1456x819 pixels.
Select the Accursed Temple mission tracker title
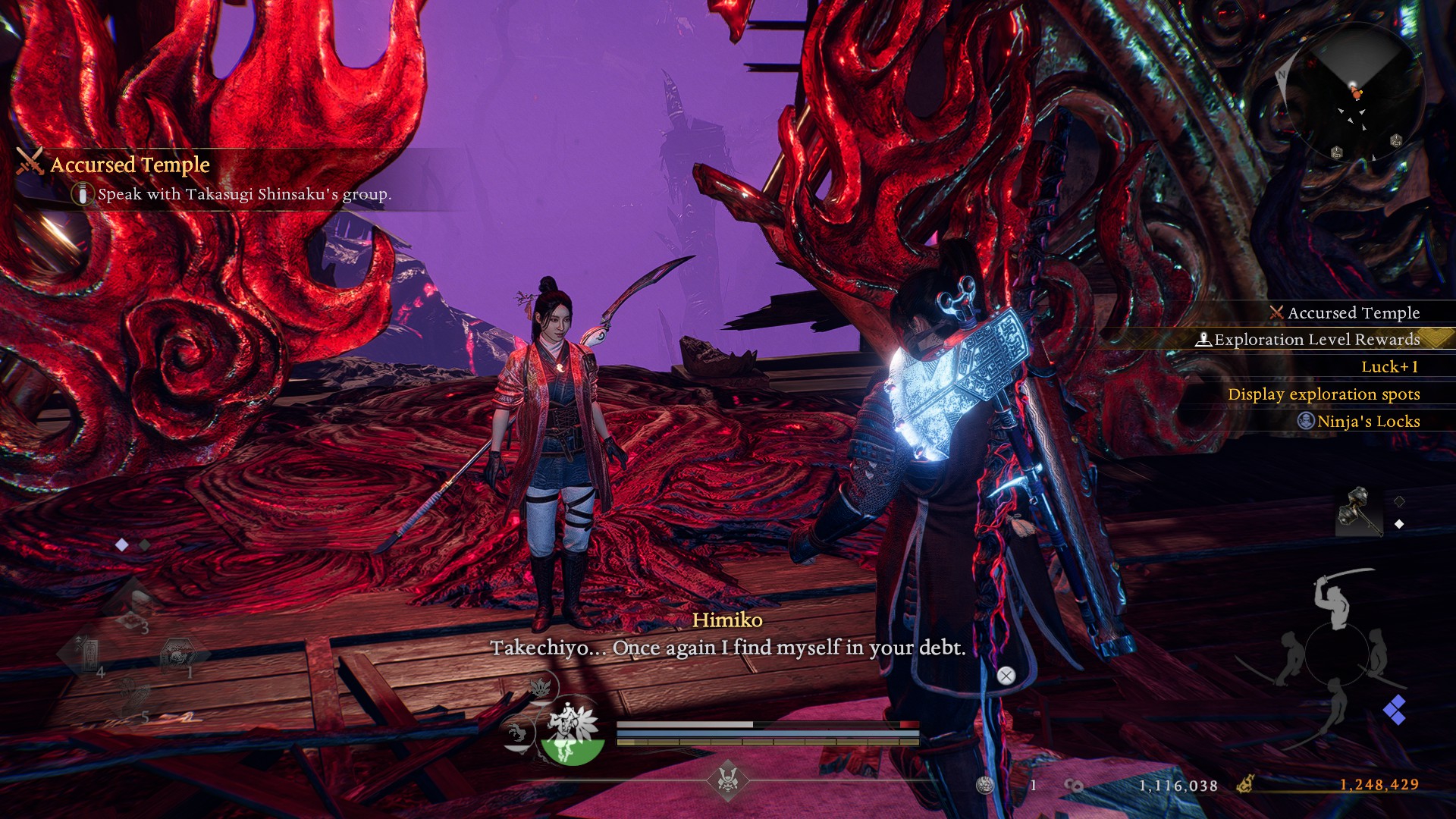coord(130,165)
